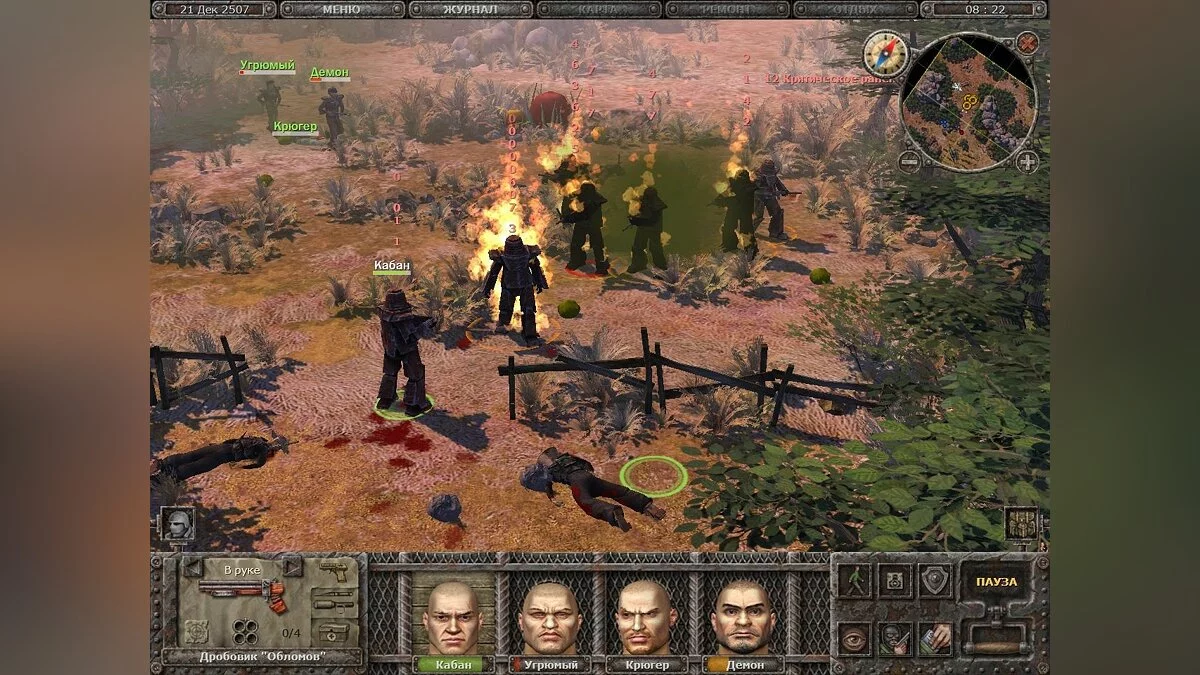Select Угрюмый's portrait

tap(549, 616)
